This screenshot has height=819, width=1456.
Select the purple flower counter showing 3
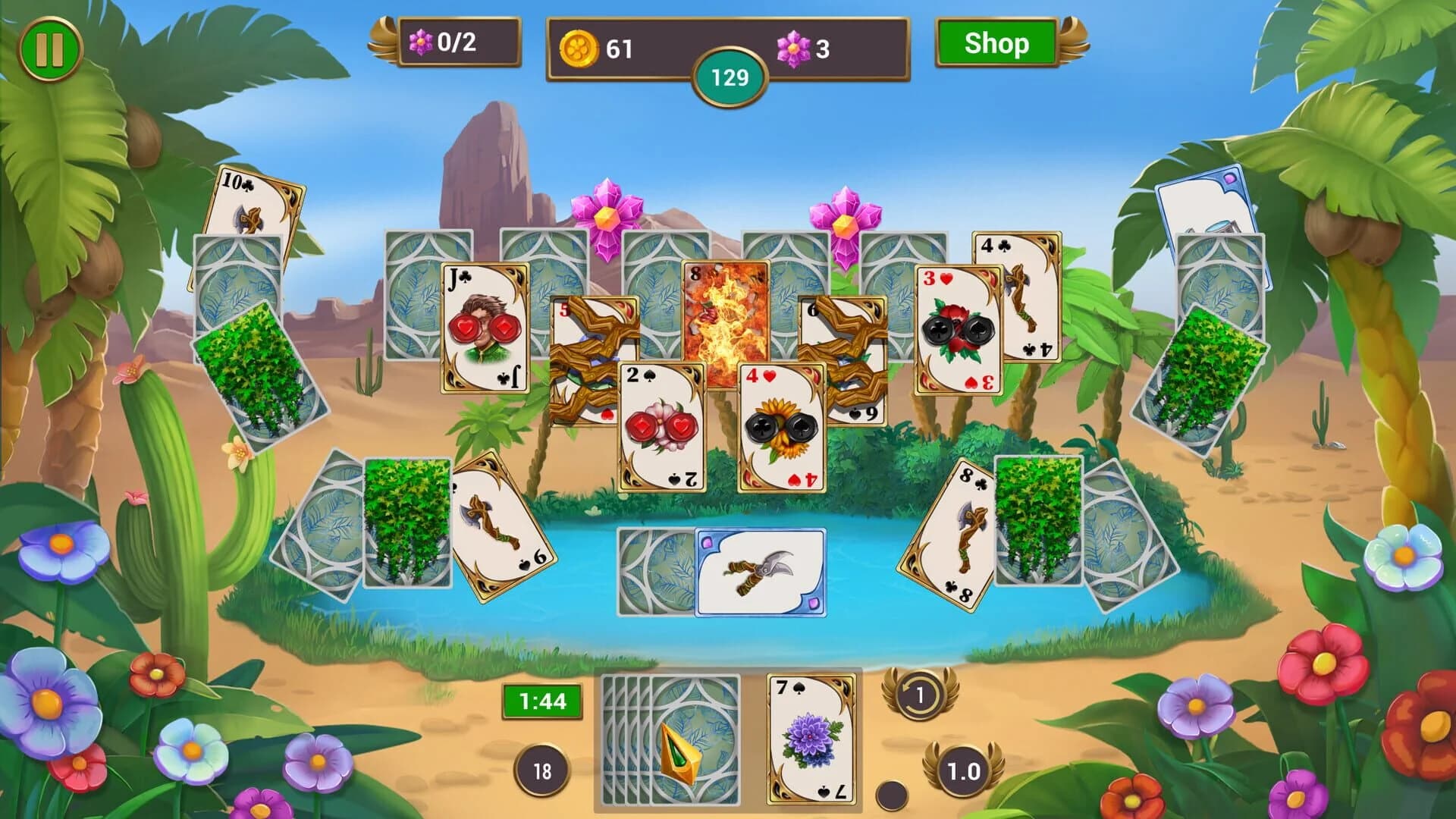pyautogui.click(x=804, y=47)
